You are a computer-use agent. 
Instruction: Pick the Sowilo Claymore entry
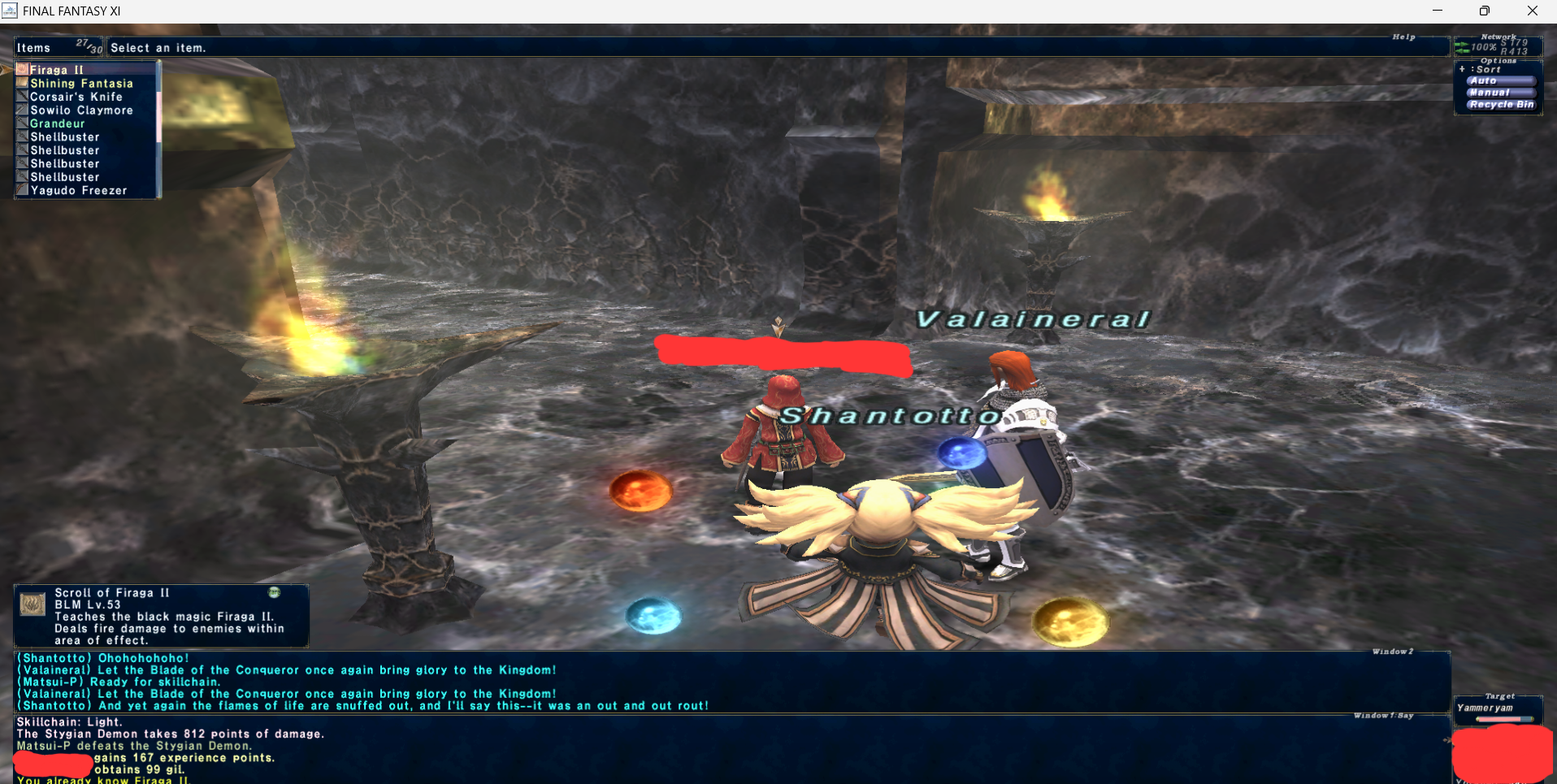coord(81,110)
